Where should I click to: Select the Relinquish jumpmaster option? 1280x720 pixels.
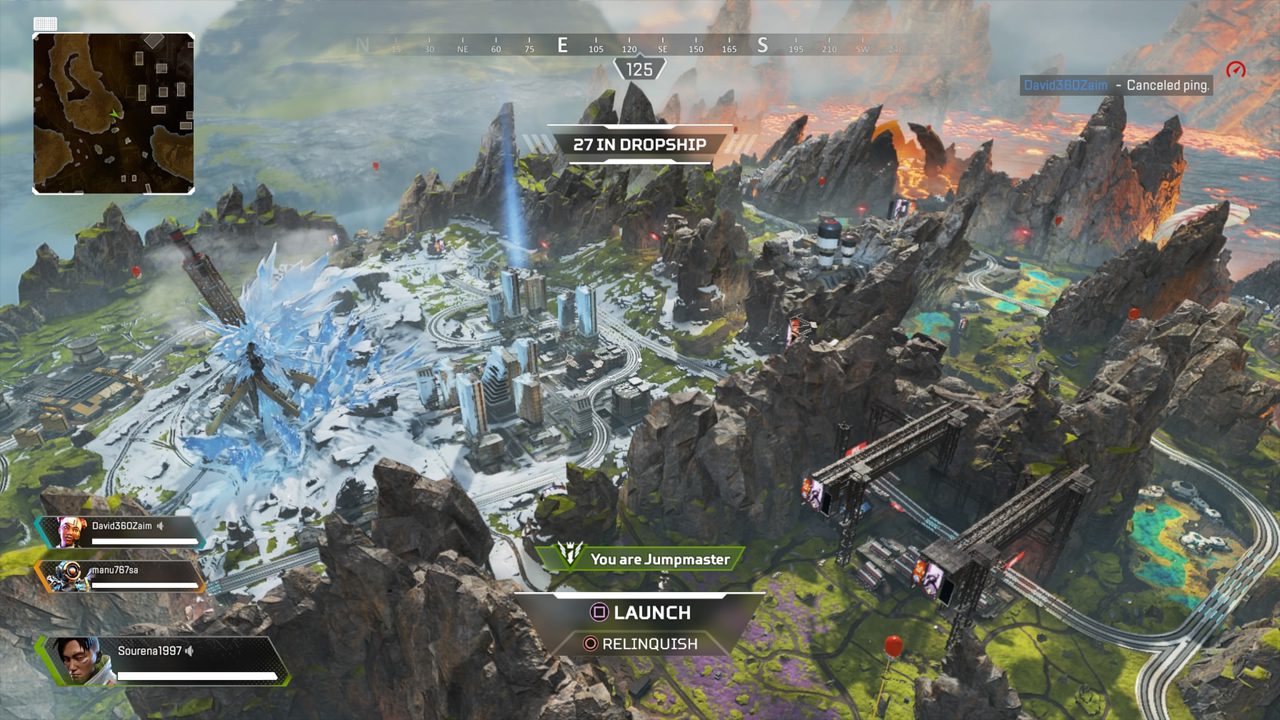click(640, 644)
